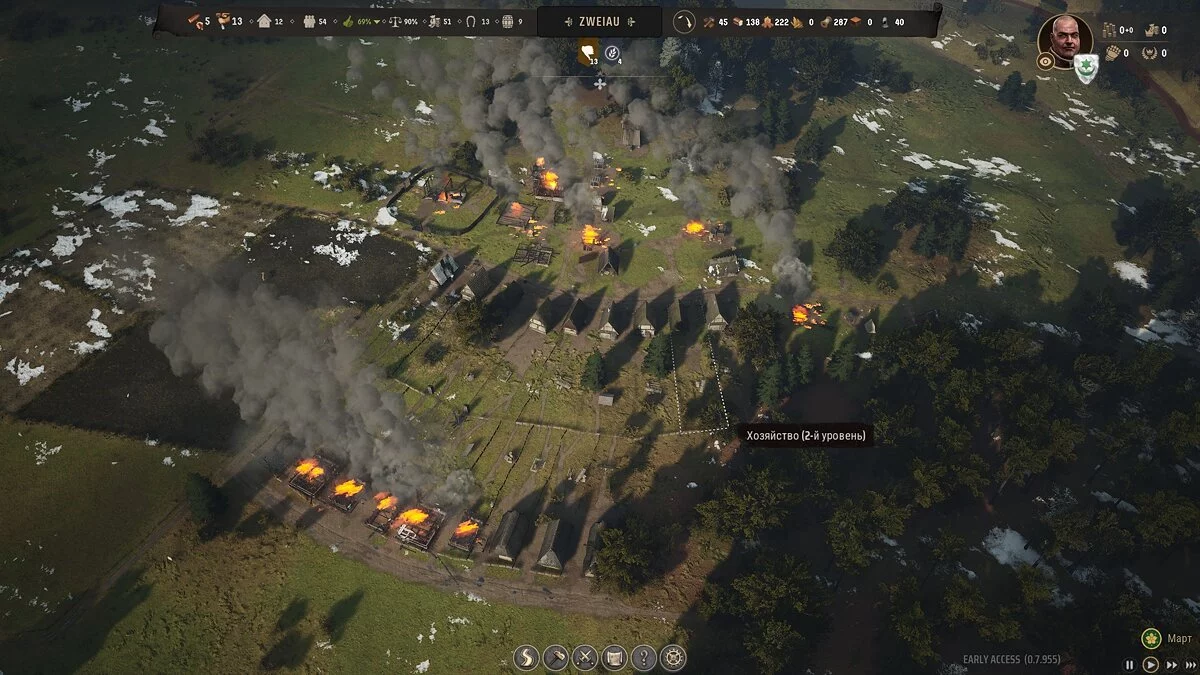This screenshot has height=675, width=1200.
Task: Open the construction menu hammer icon
Action: 556,657
